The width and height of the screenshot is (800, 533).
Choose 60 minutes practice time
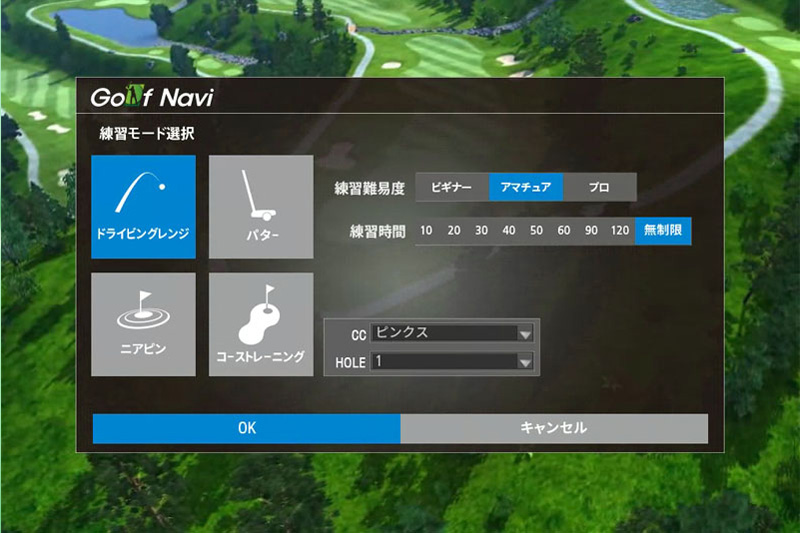pyautogui.click(x=564, y=231)
